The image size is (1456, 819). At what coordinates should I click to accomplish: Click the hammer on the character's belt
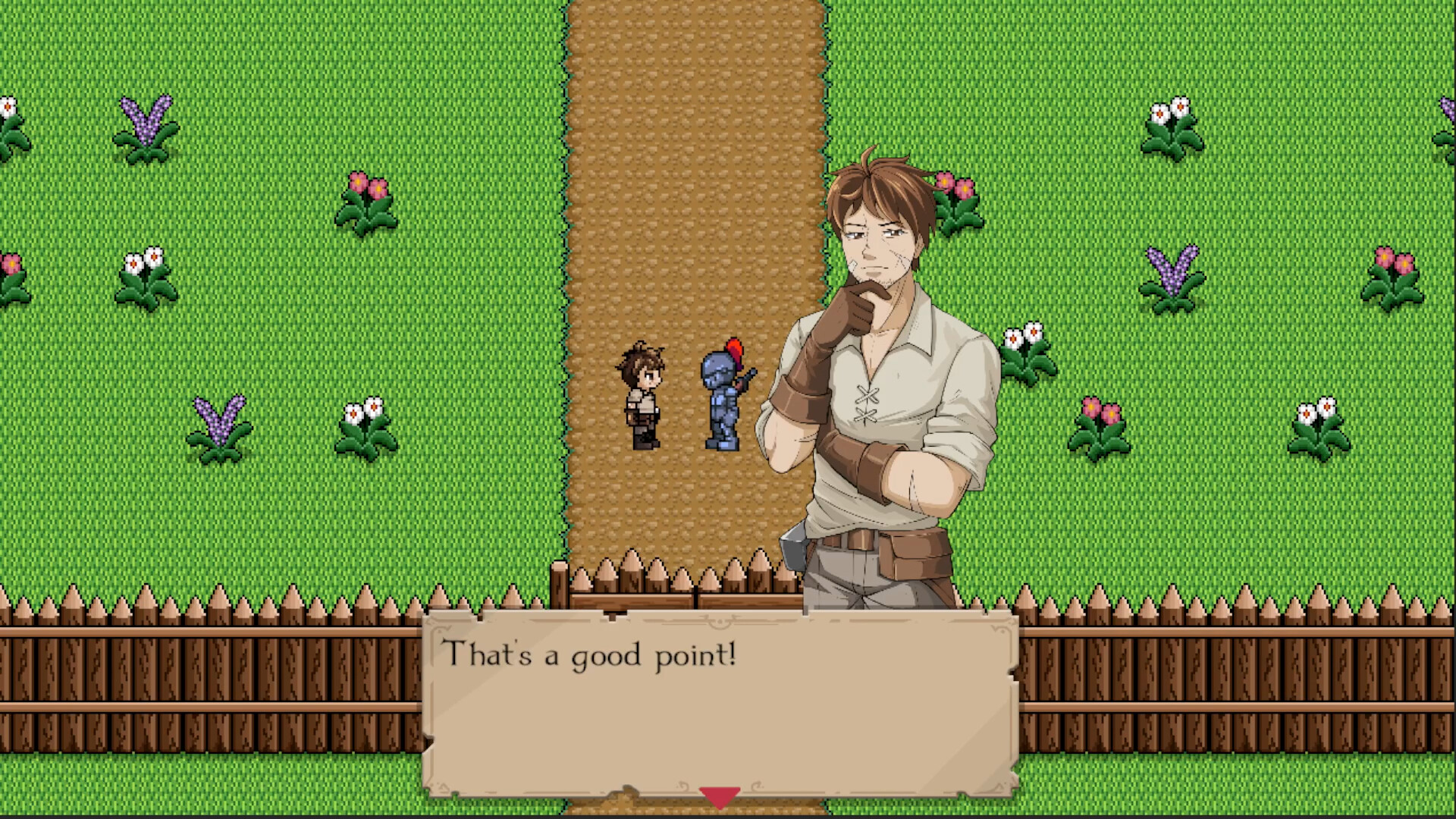pyautogui.click(x=793, y=550)
